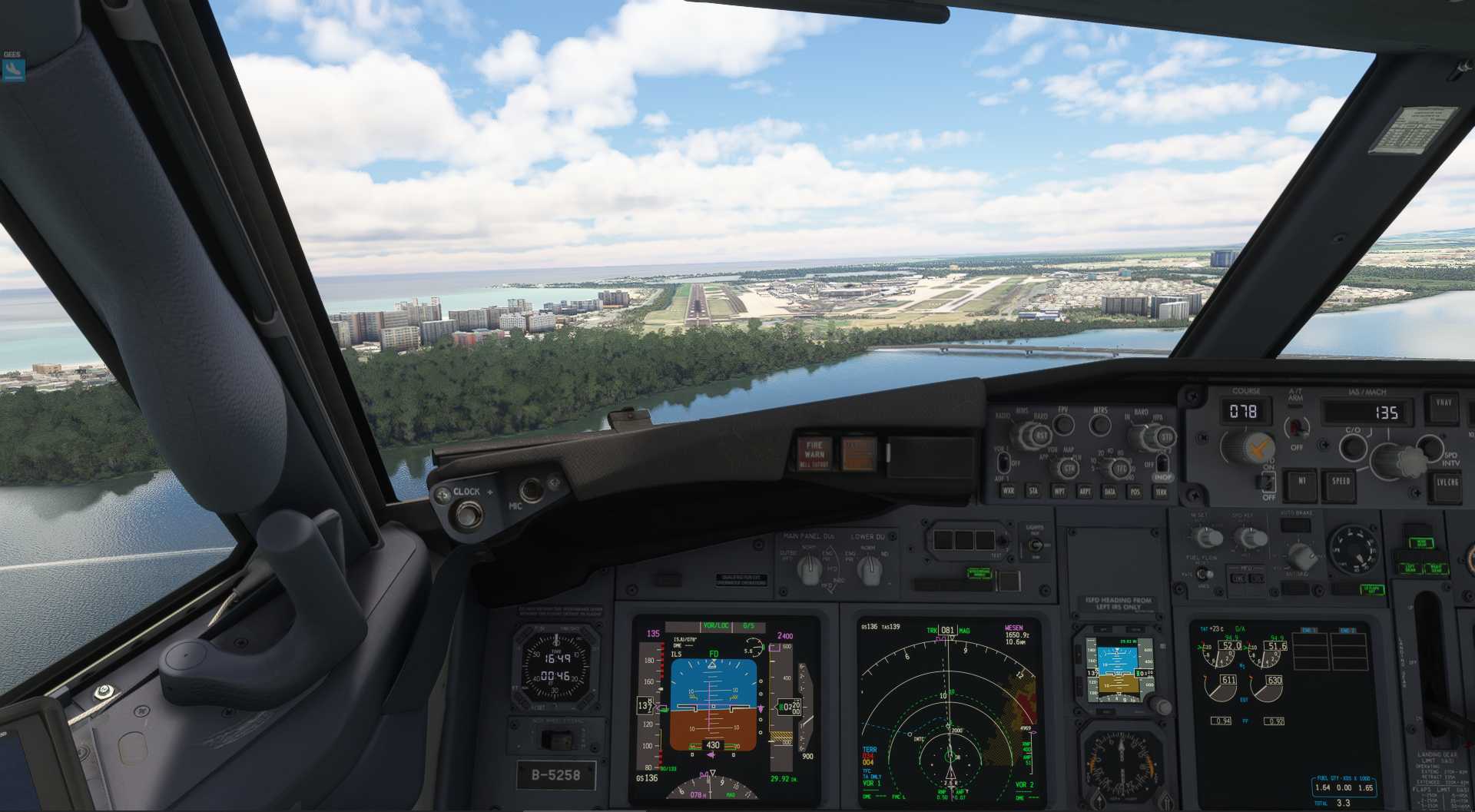The height and width of the screenshot is (812, 1475).
Task: Toggle the TERR terrain display button
Action: (x=1161, y=492)
